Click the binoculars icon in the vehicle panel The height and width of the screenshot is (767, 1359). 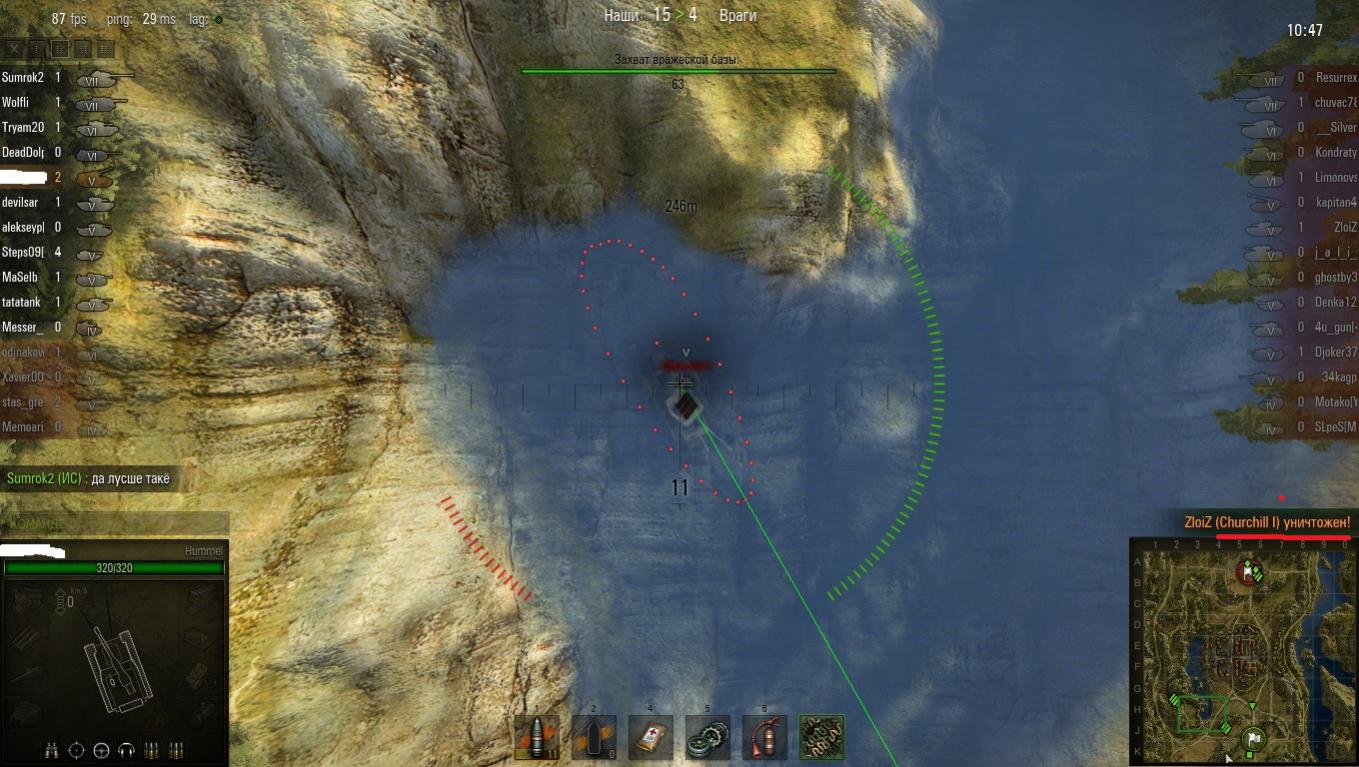[53, 749]
